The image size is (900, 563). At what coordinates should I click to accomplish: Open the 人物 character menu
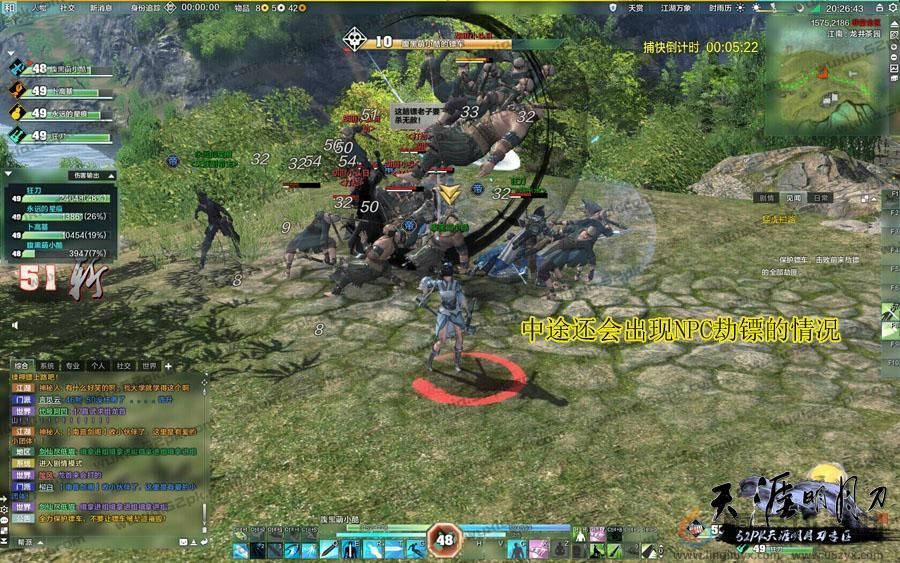pyautogui.click(x=39, y=7)
